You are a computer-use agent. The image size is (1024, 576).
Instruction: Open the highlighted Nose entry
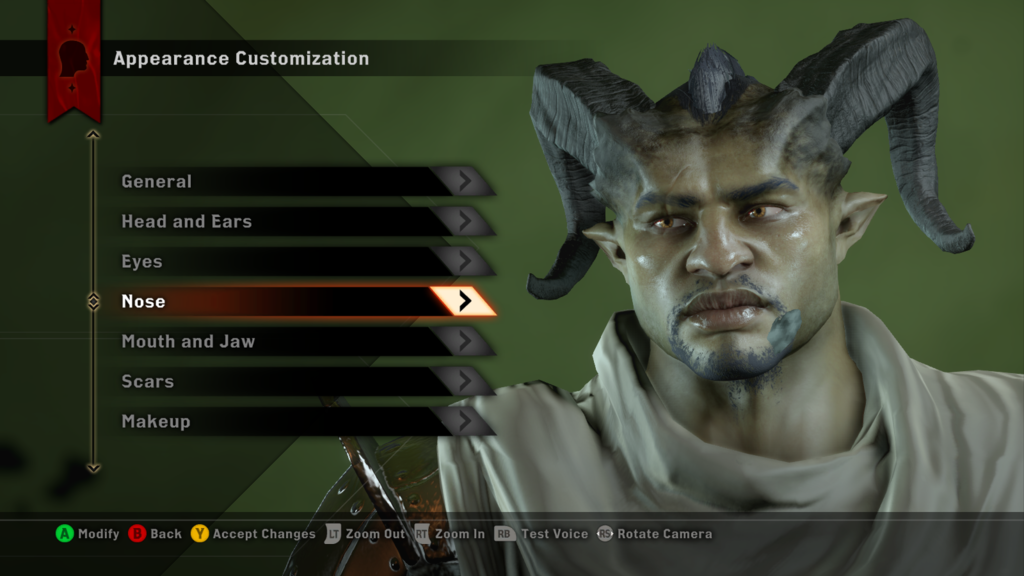click(300, 301)
